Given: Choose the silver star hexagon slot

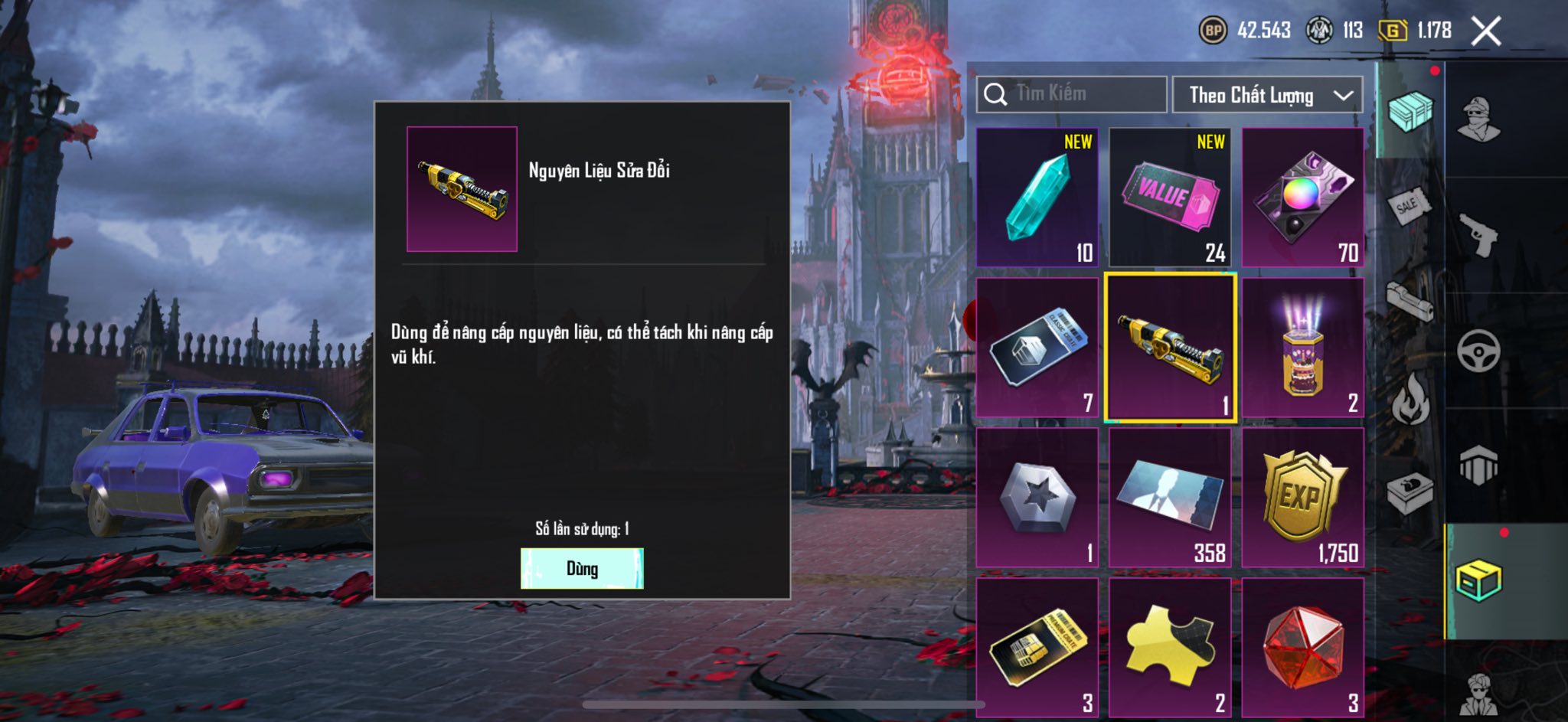Looking at the screenshot, I should [x=1037, y=498].
